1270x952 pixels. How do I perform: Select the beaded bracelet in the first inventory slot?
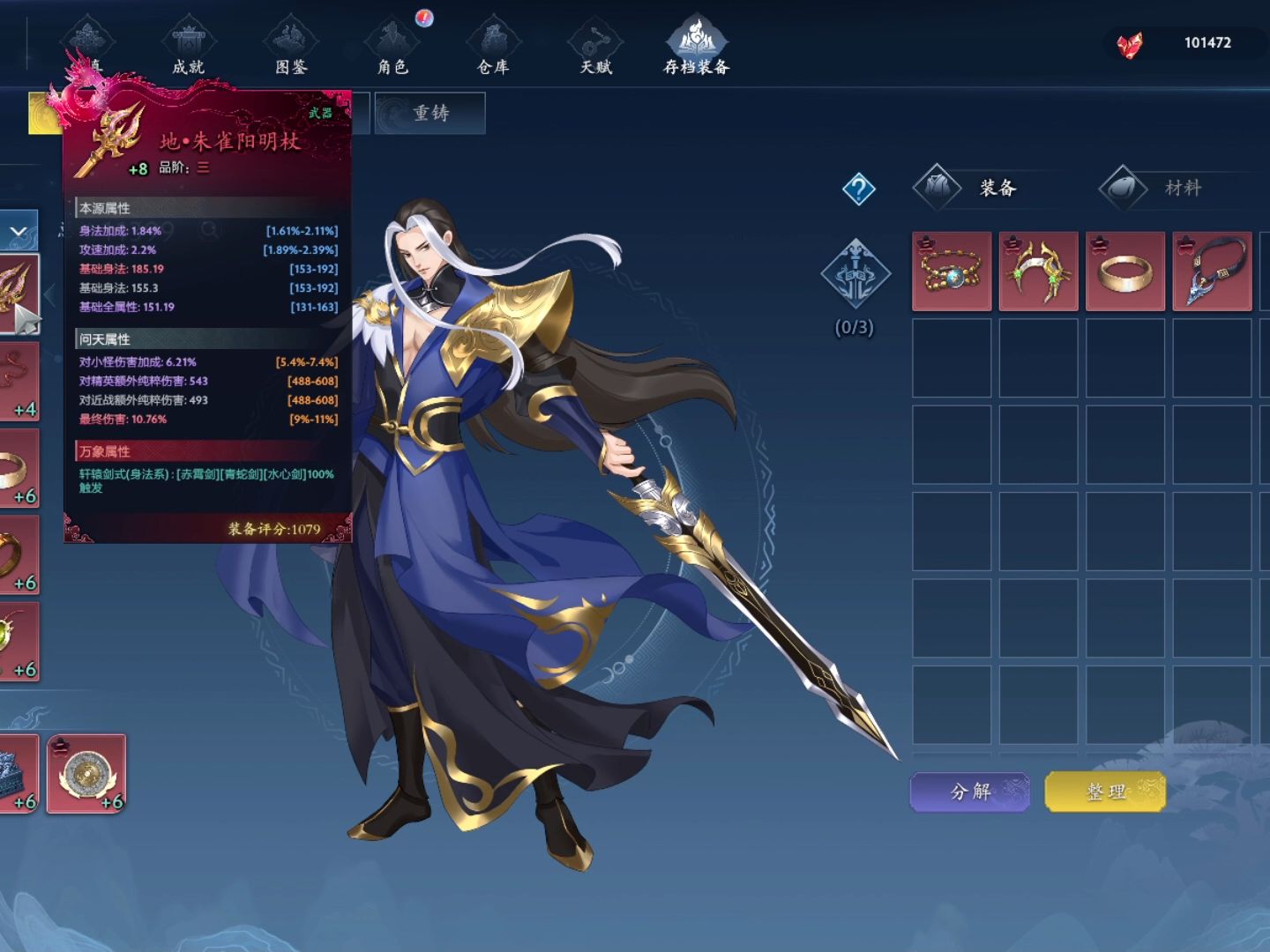(952, 271)
